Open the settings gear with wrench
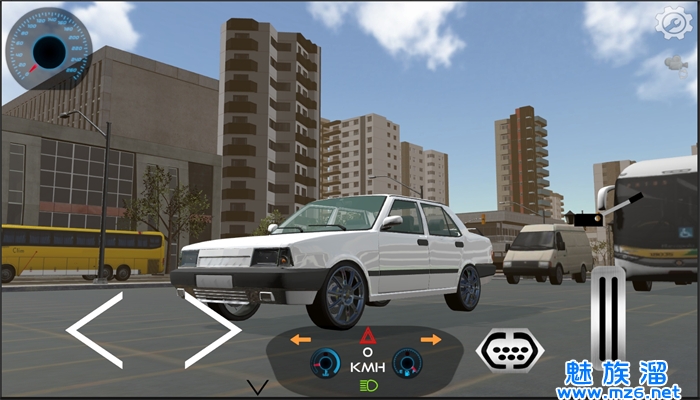Viewport: 700px width, 400px height. 673,22
